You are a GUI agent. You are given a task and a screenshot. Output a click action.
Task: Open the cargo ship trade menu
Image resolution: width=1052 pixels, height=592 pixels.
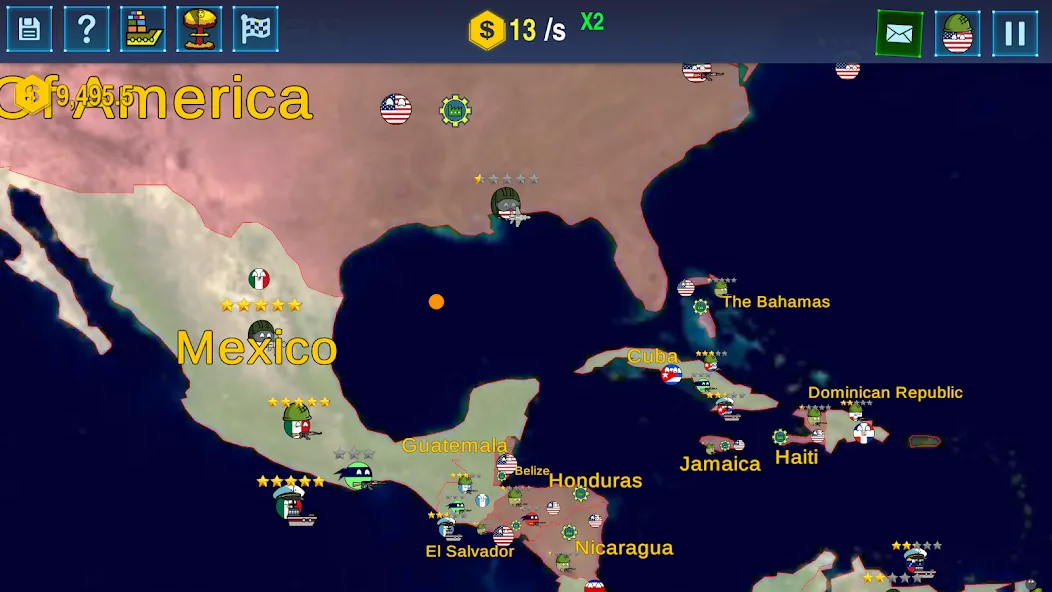click(143, 30)
